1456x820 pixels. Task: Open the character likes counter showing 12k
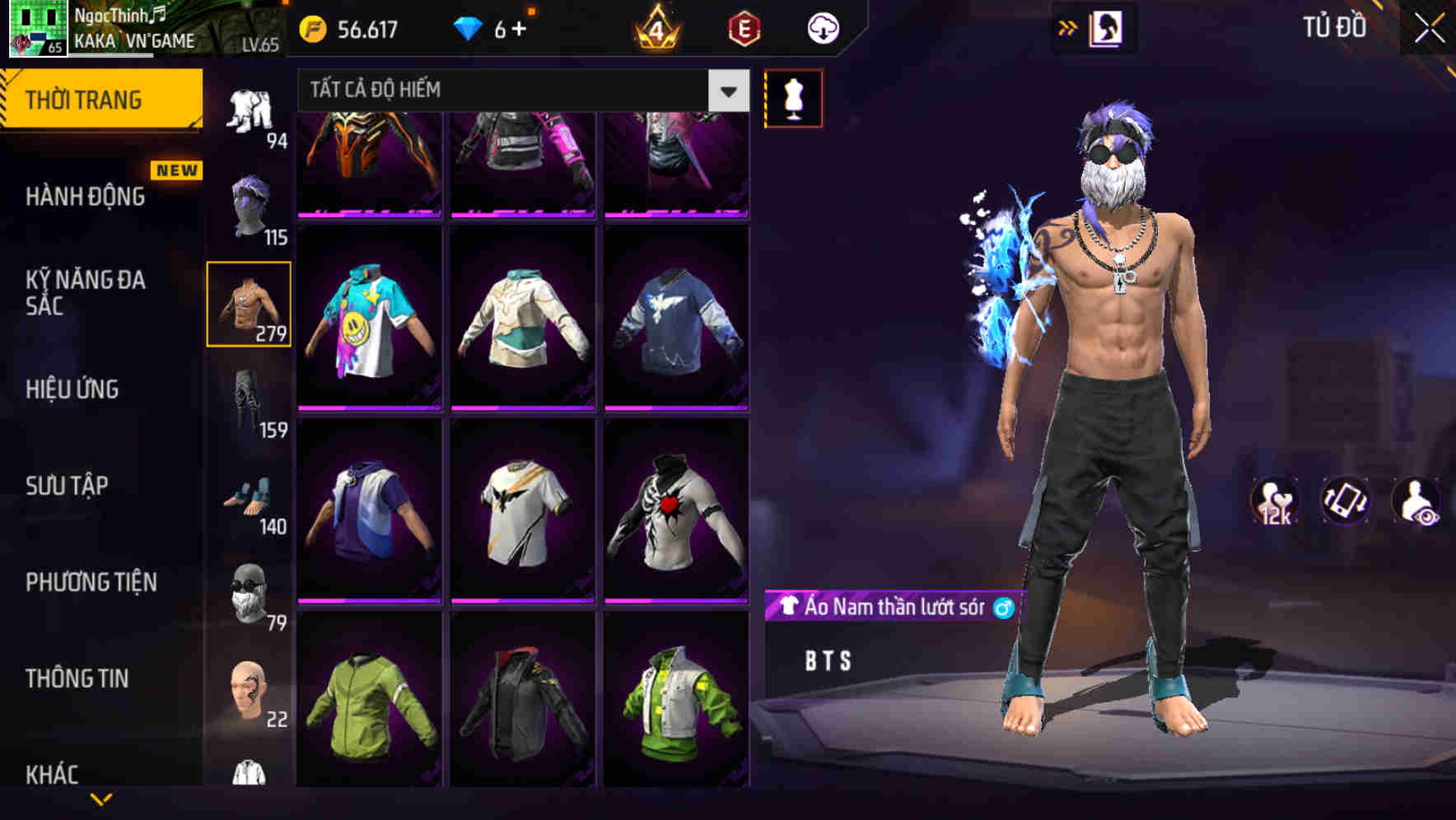pos(1273,506)
